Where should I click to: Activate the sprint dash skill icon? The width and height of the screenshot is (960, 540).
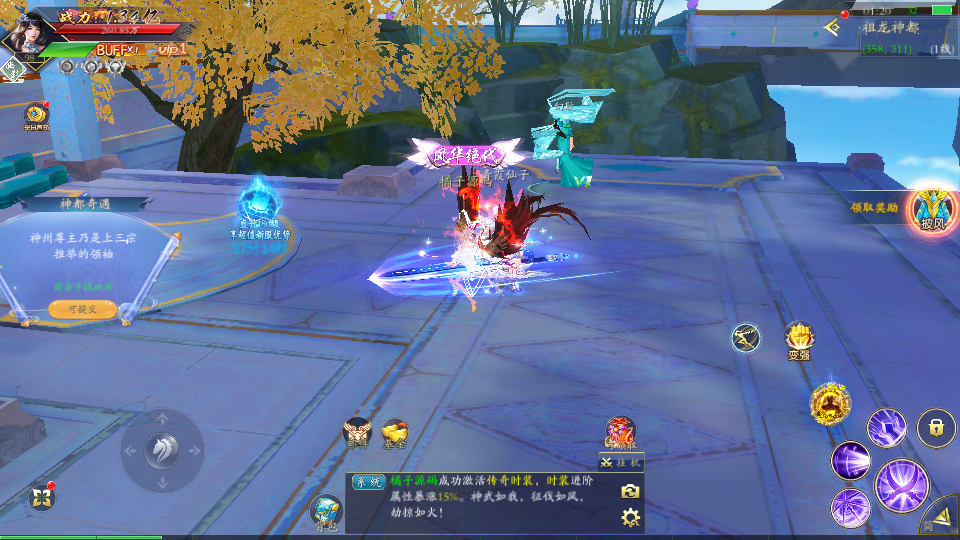(745, 338)
